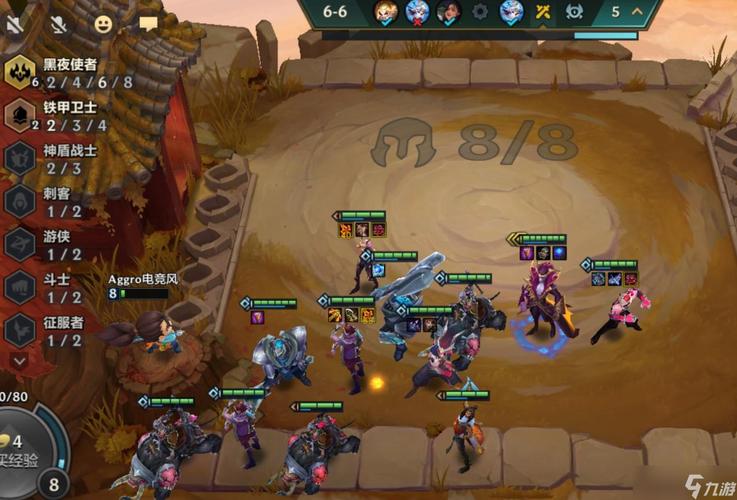Select the 神盾战士 trait entry

click(55, 158)
